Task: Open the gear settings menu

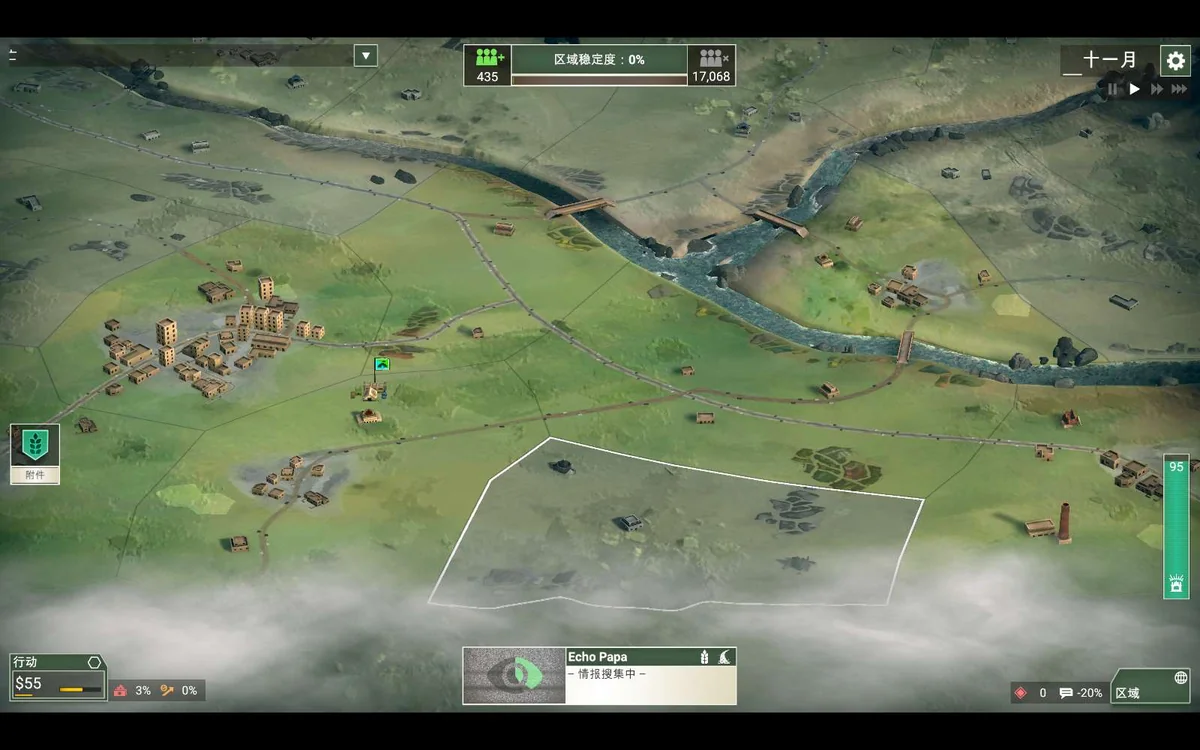Action: click(1175, 60)
